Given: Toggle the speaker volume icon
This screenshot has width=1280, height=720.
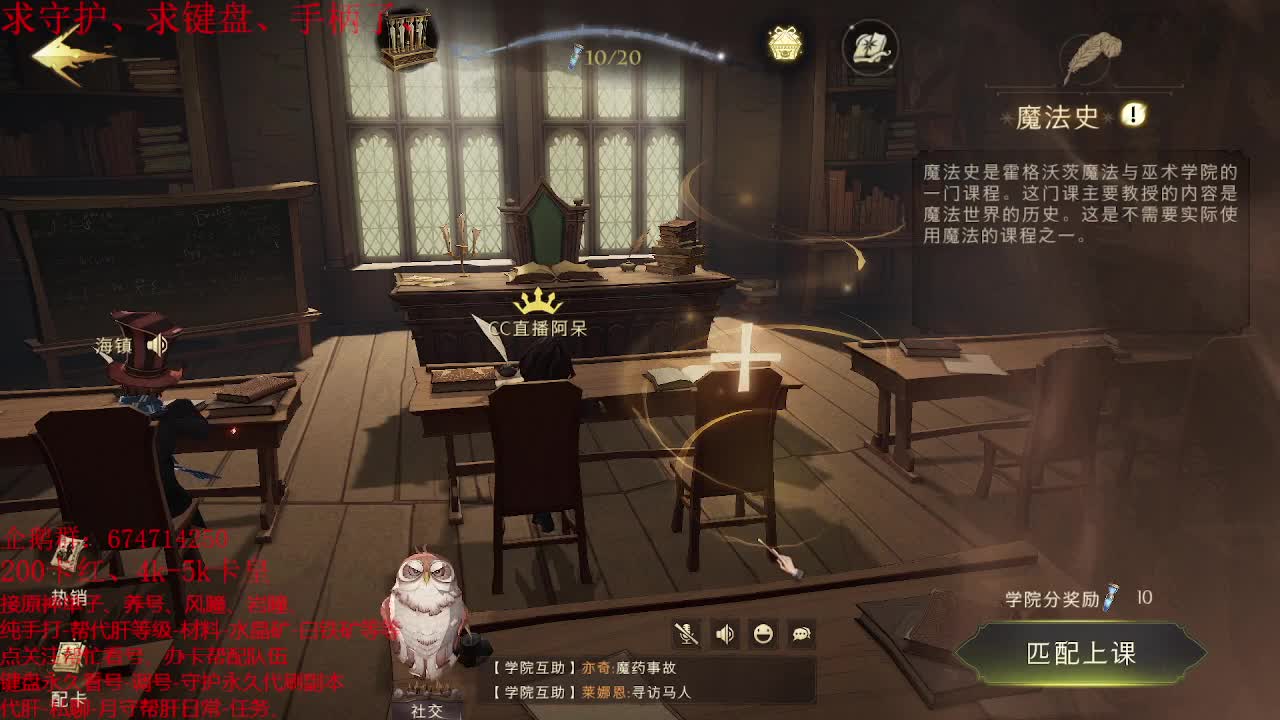Looking at the screenshot, I should pos(724,634).
